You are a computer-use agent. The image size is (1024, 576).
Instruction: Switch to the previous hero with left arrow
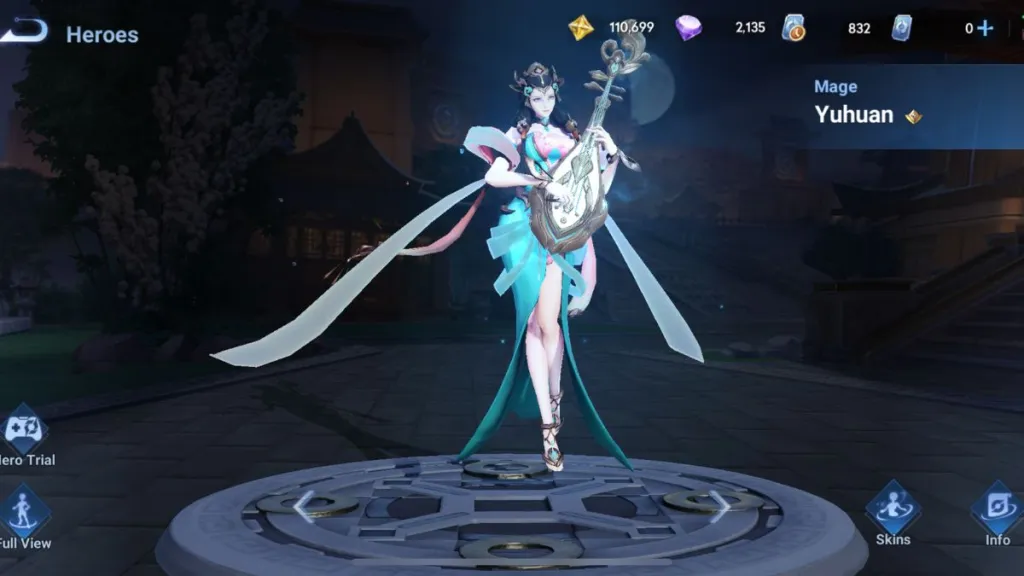pos(304,507)
